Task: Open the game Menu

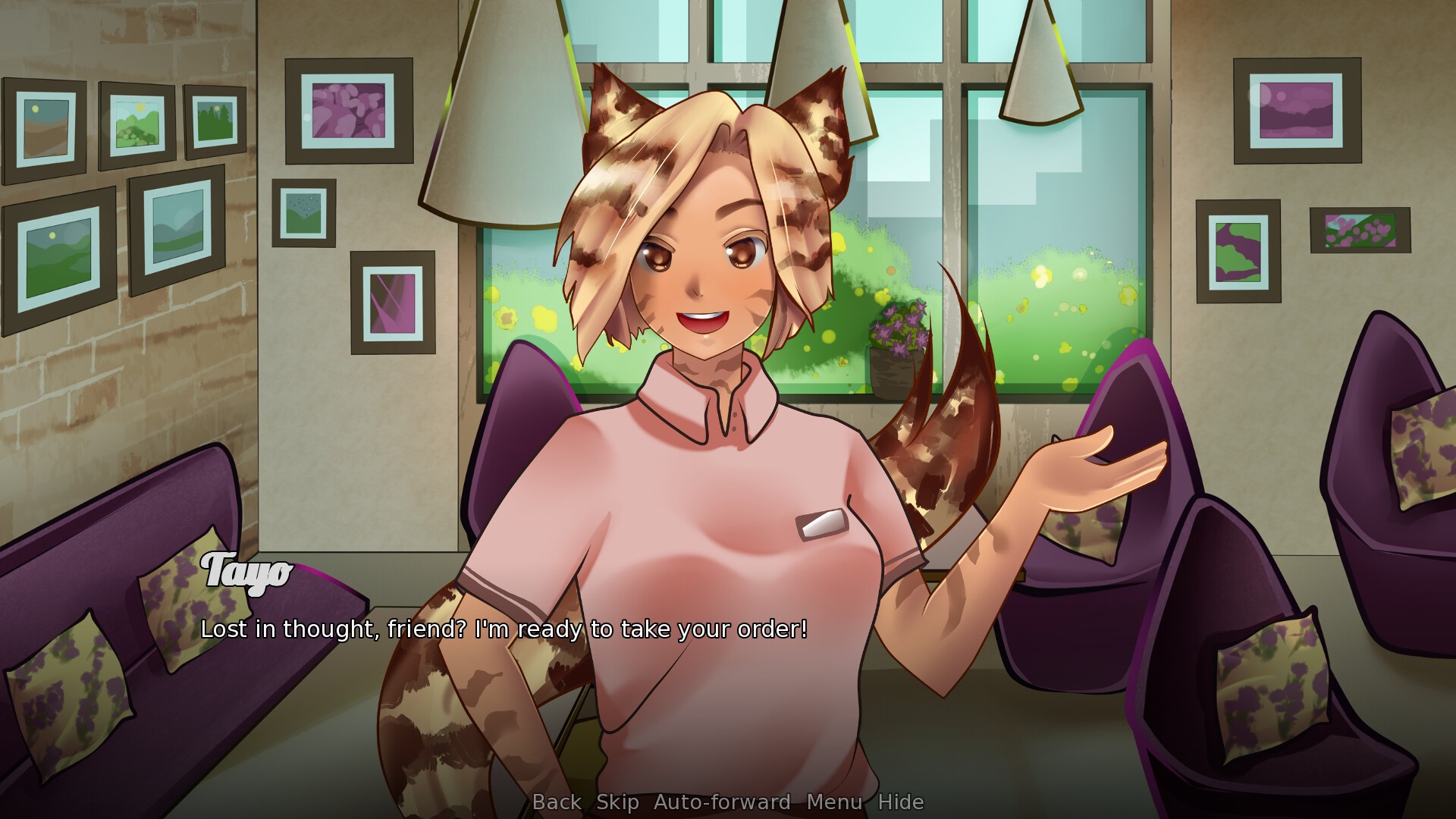Action: 834,802
